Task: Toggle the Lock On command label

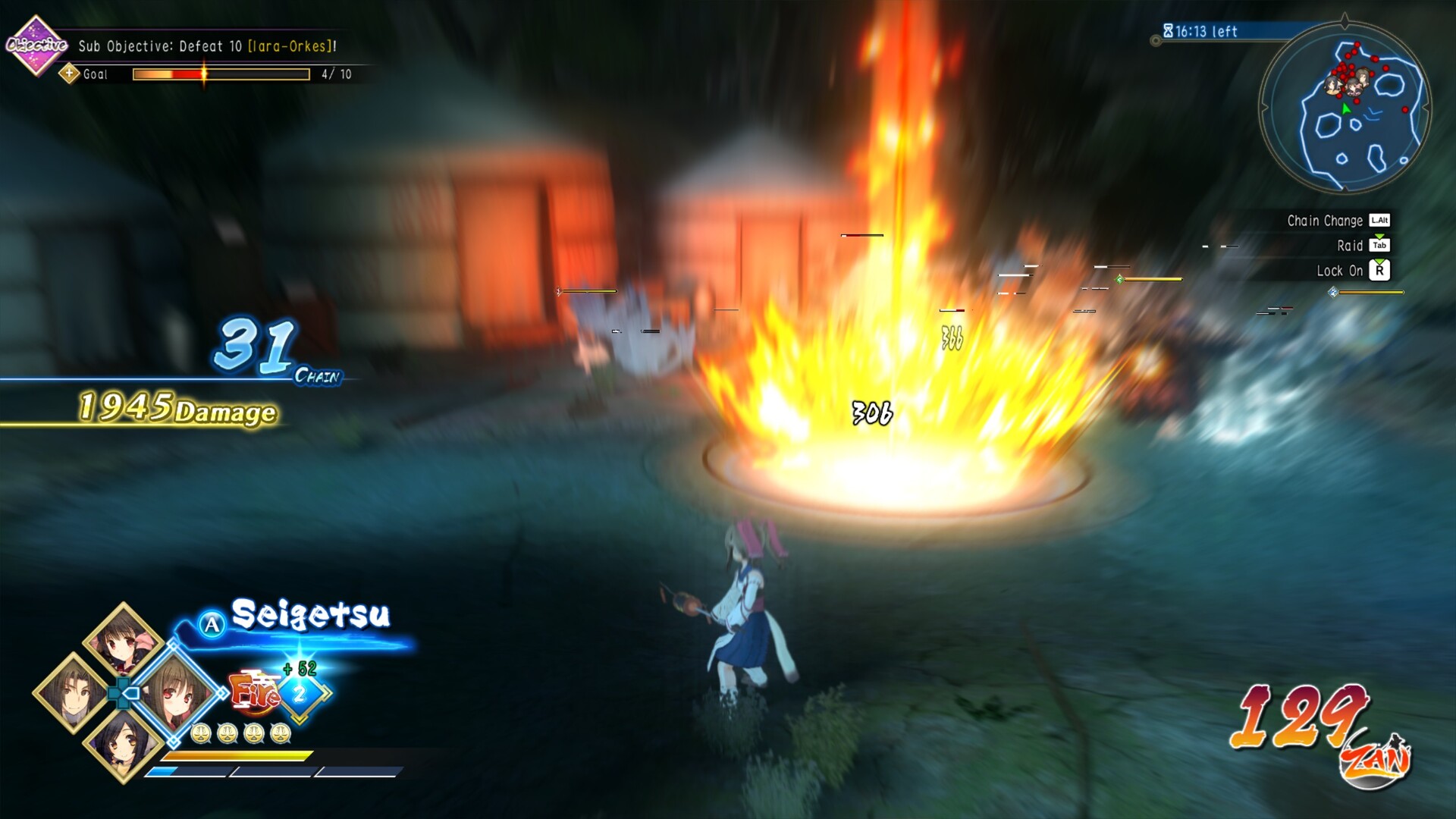Action: point(1339,271)
